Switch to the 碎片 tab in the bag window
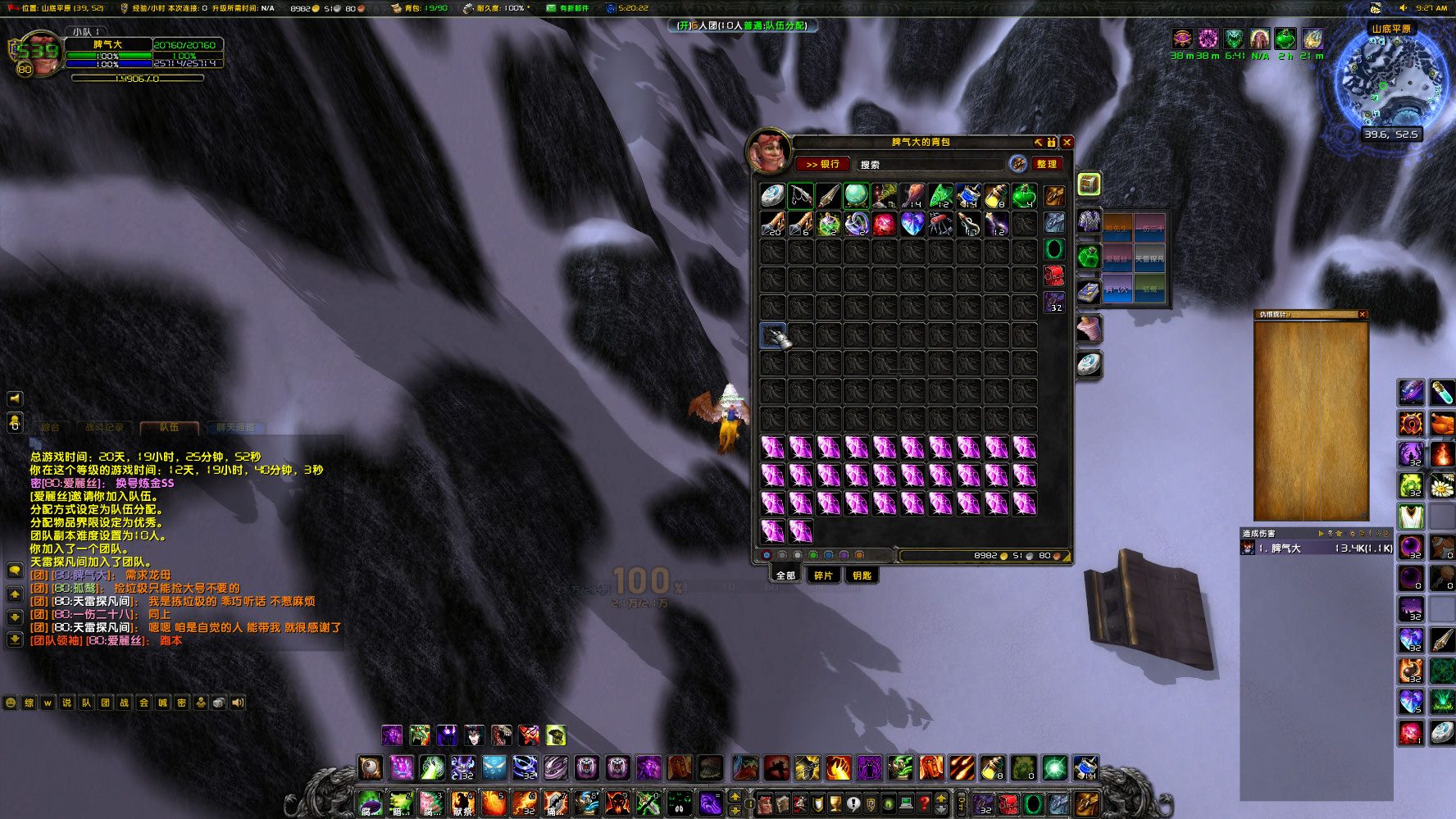The image size is (1456, 819). [823, 576]
